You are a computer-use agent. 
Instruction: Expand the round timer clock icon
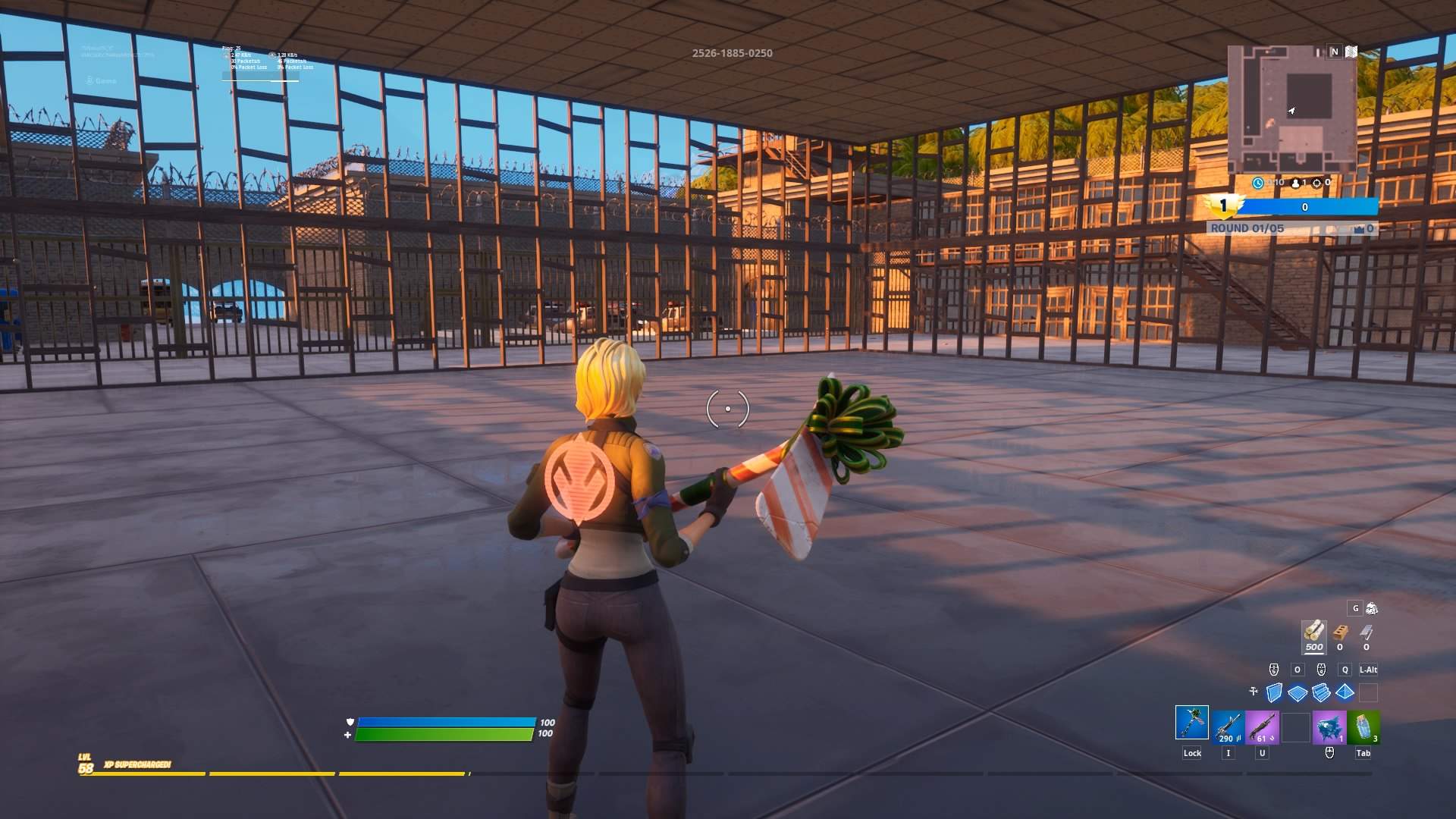pyautogui.click(x=1257, y=183)
